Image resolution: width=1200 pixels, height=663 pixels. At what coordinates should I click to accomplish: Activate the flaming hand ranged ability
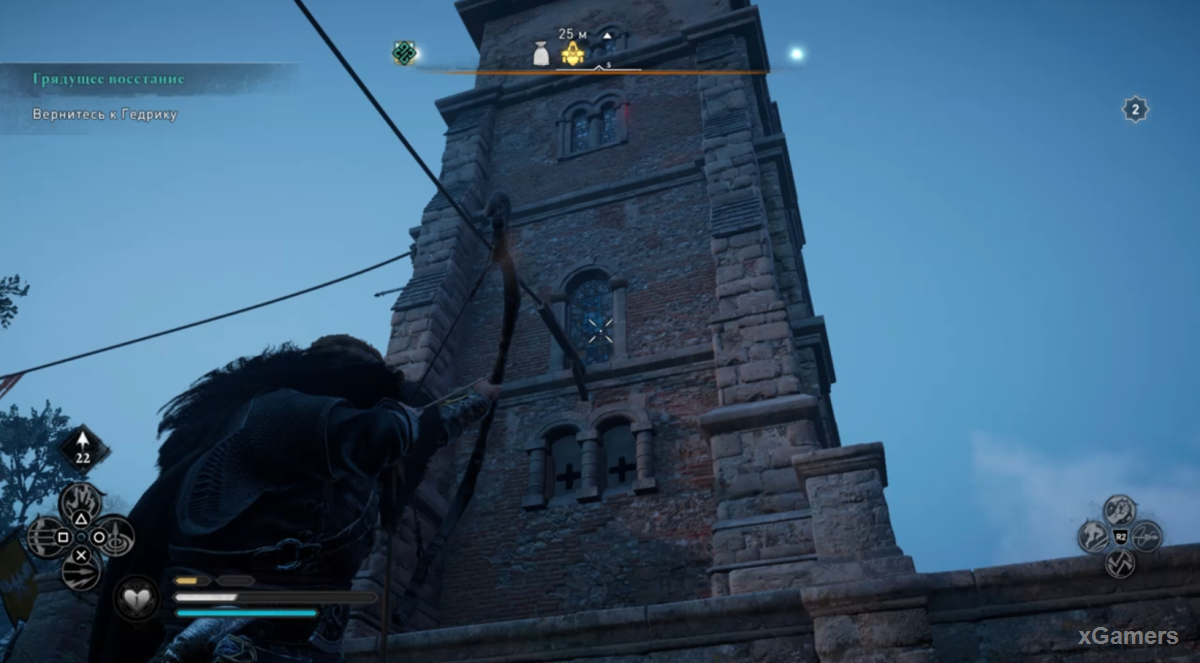(x=81, y=501)
